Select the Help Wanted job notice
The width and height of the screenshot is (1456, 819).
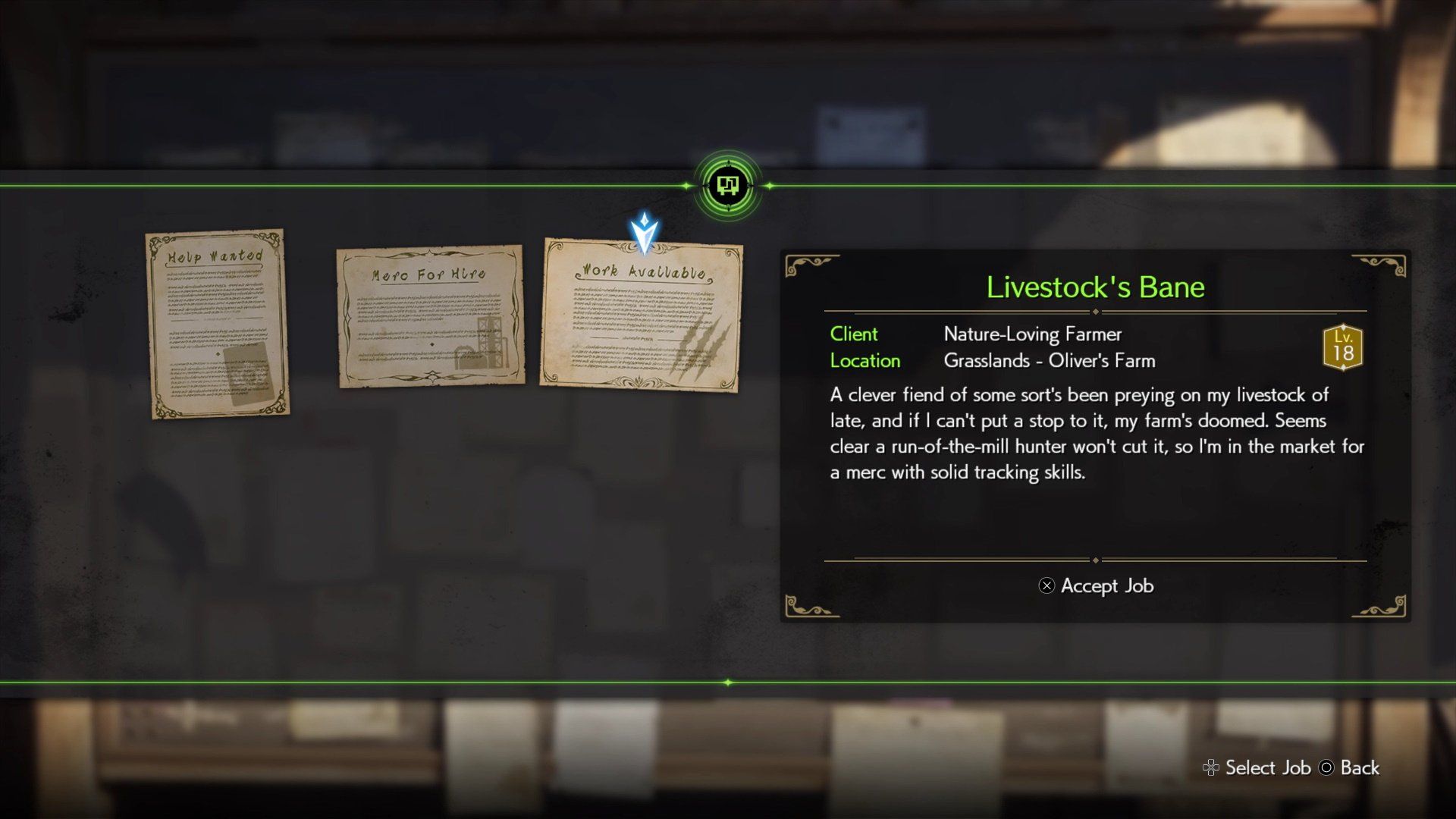click(x=217, y=324)
